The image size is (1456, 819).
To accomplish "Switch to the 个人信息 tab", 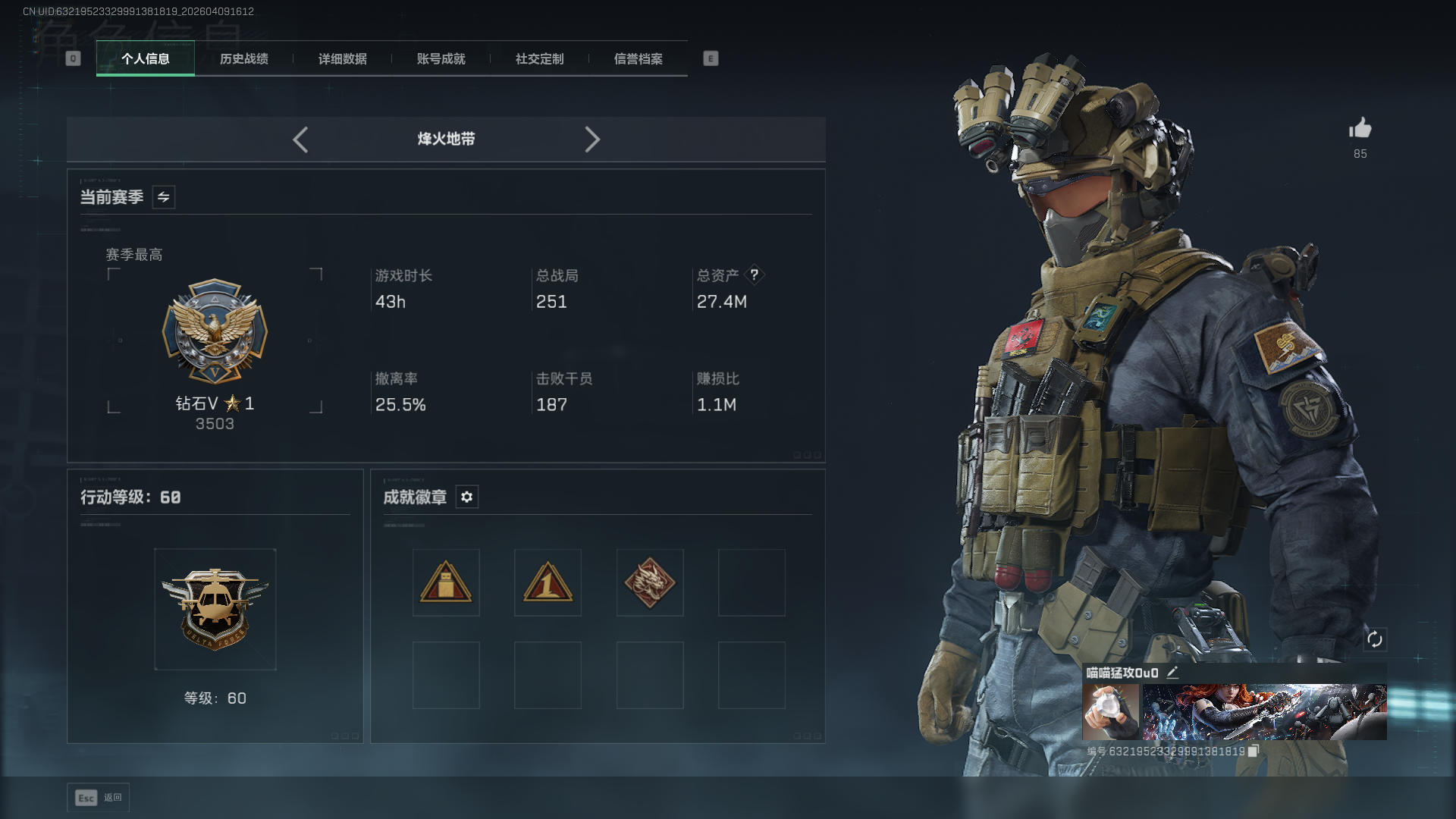I will pos(145,58).
